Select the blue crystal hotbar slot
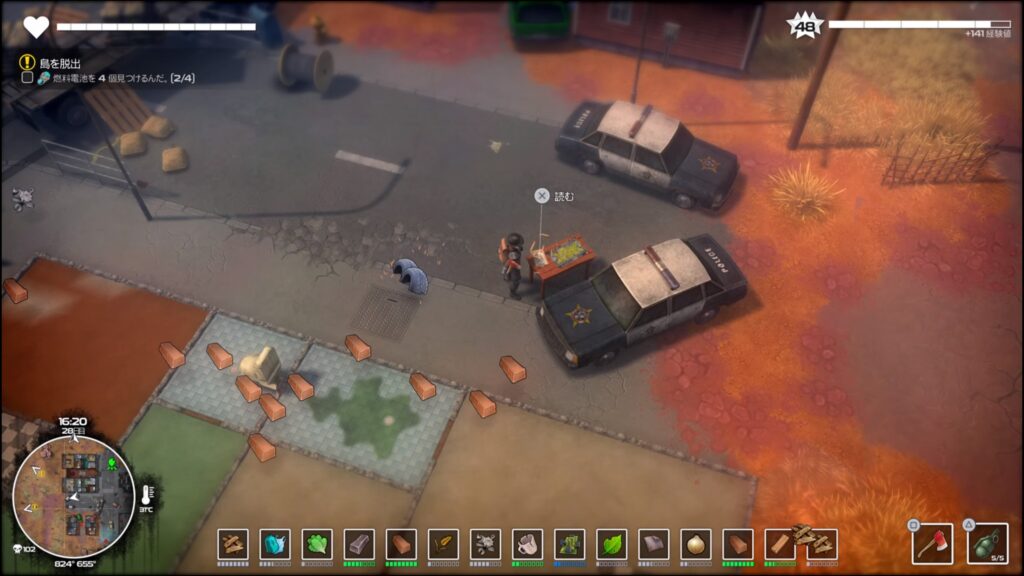The width and height of the screenshot is (1024, 576). point(275,544)
